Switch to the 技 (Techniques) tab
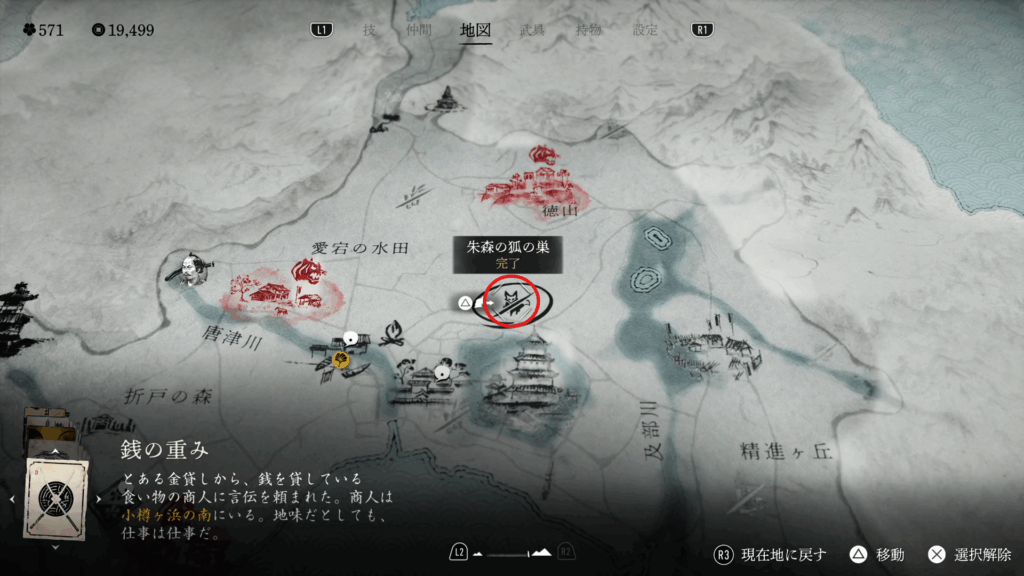Viewport: 1024px width, 576px height. click(369, 30)
